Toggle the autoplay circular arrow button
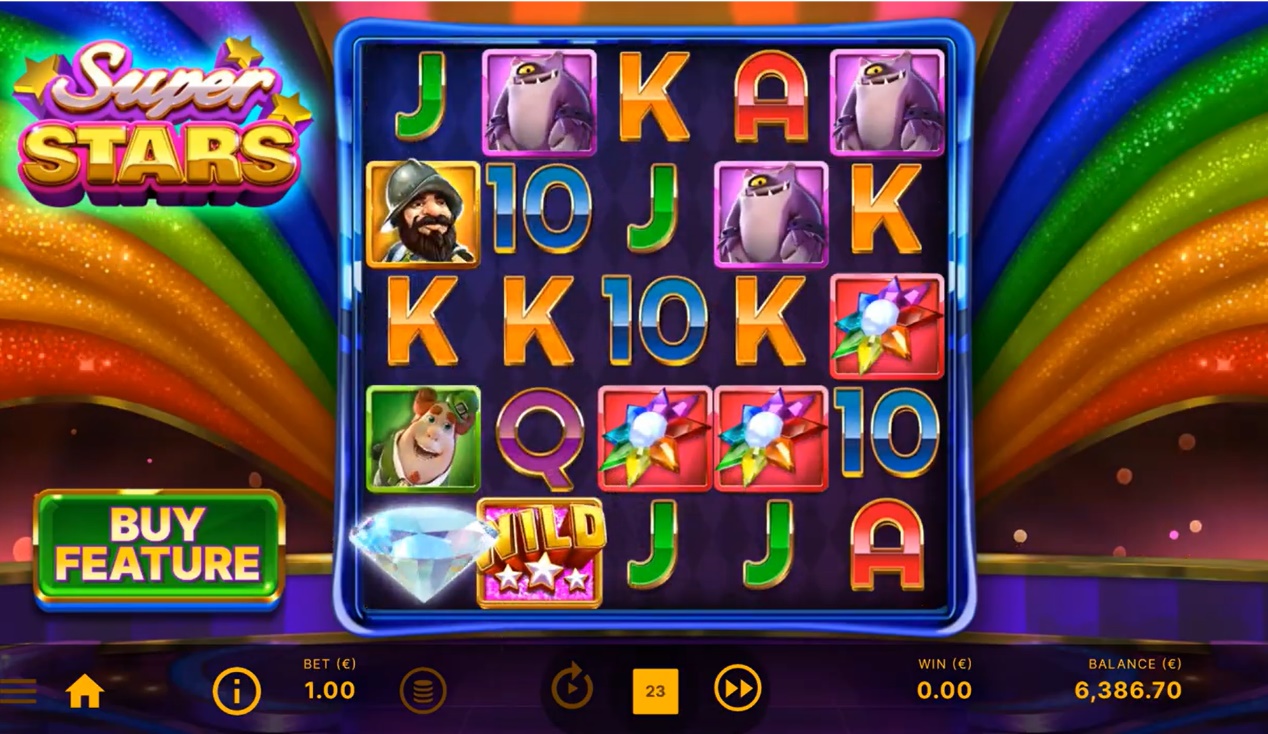This screenshot has height=734, width=1268. (x=572, y=689)
